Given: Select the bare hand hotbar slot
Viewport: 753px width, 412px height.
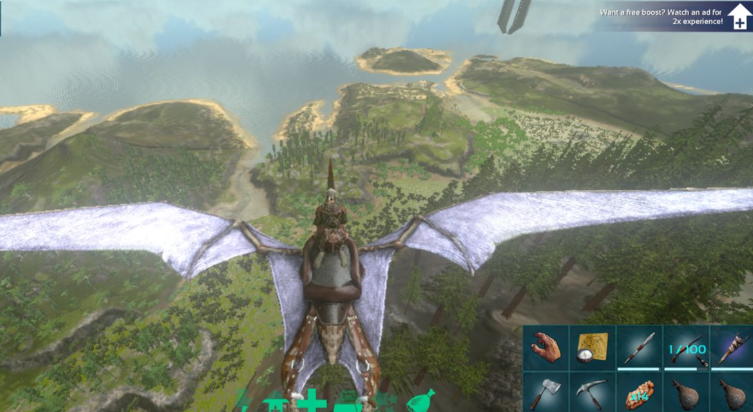Looking at the screenshot, I should click(547, 347).
